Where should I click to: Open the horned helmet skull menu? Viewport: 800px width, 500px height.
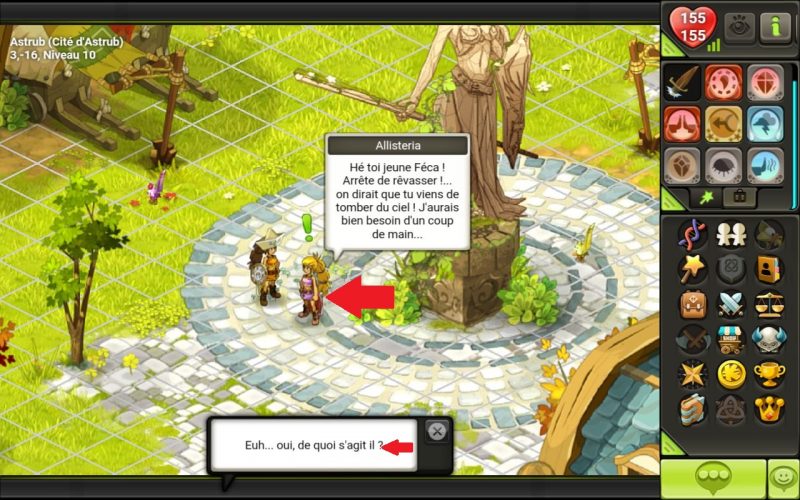click(768, 338)
